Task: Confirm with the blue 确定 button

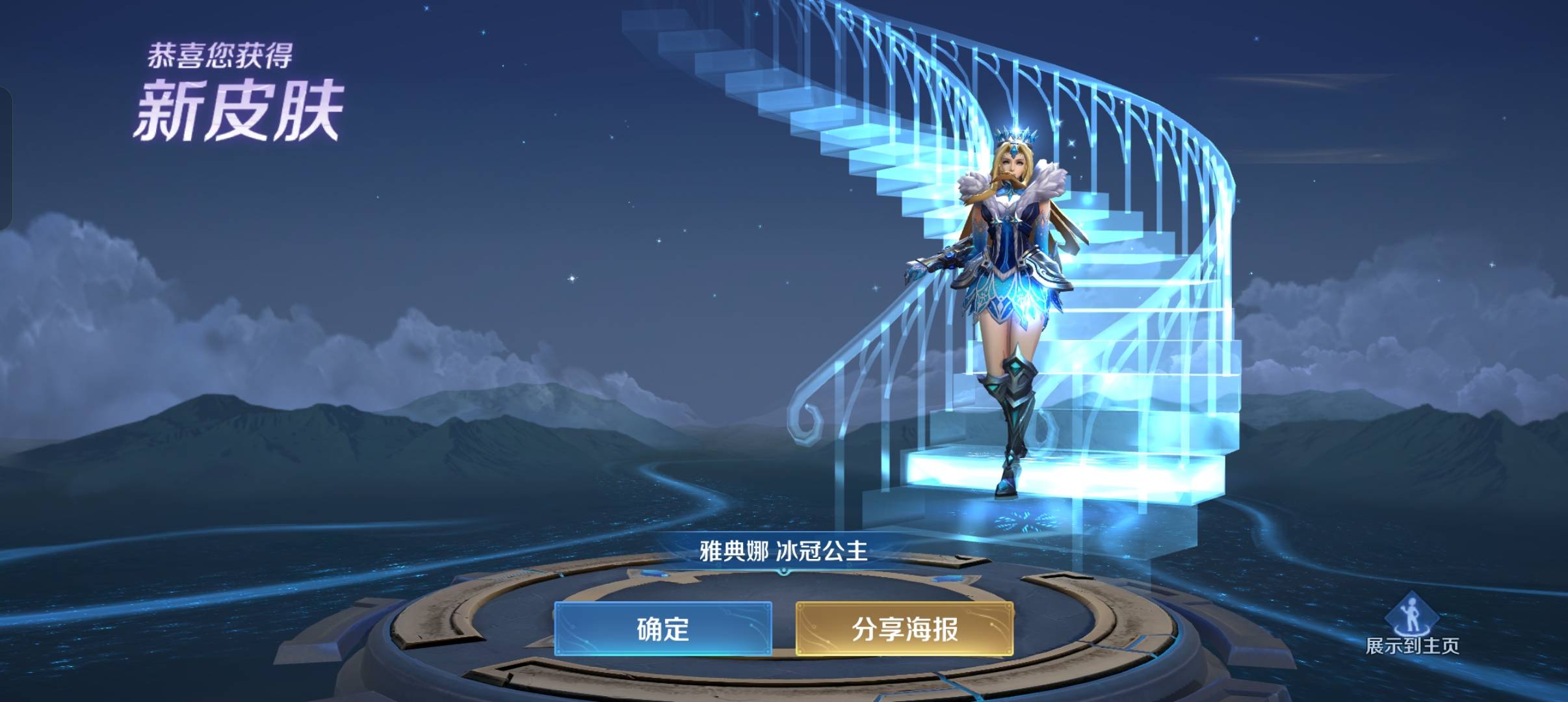Action: coord(662,629)
